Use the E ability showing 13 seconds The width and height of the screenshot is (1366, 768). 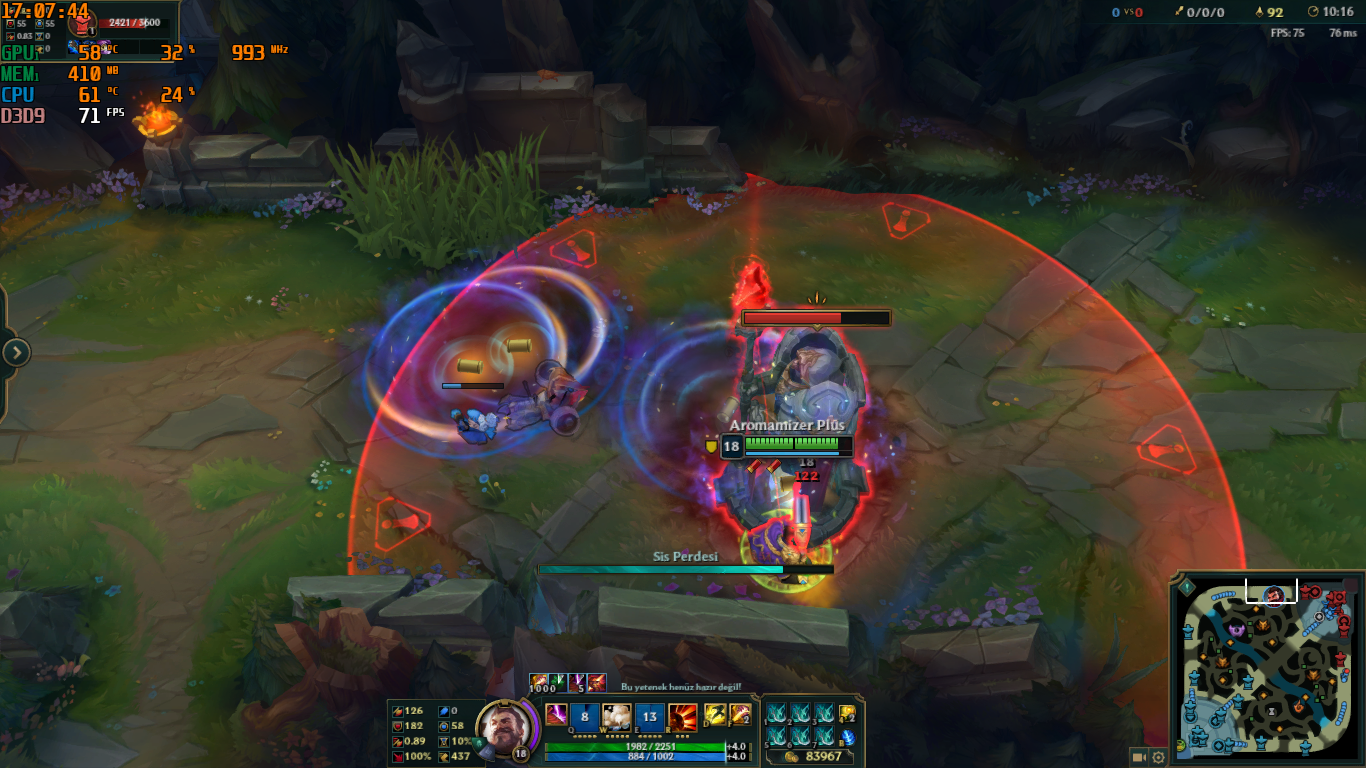click(650, 716)
